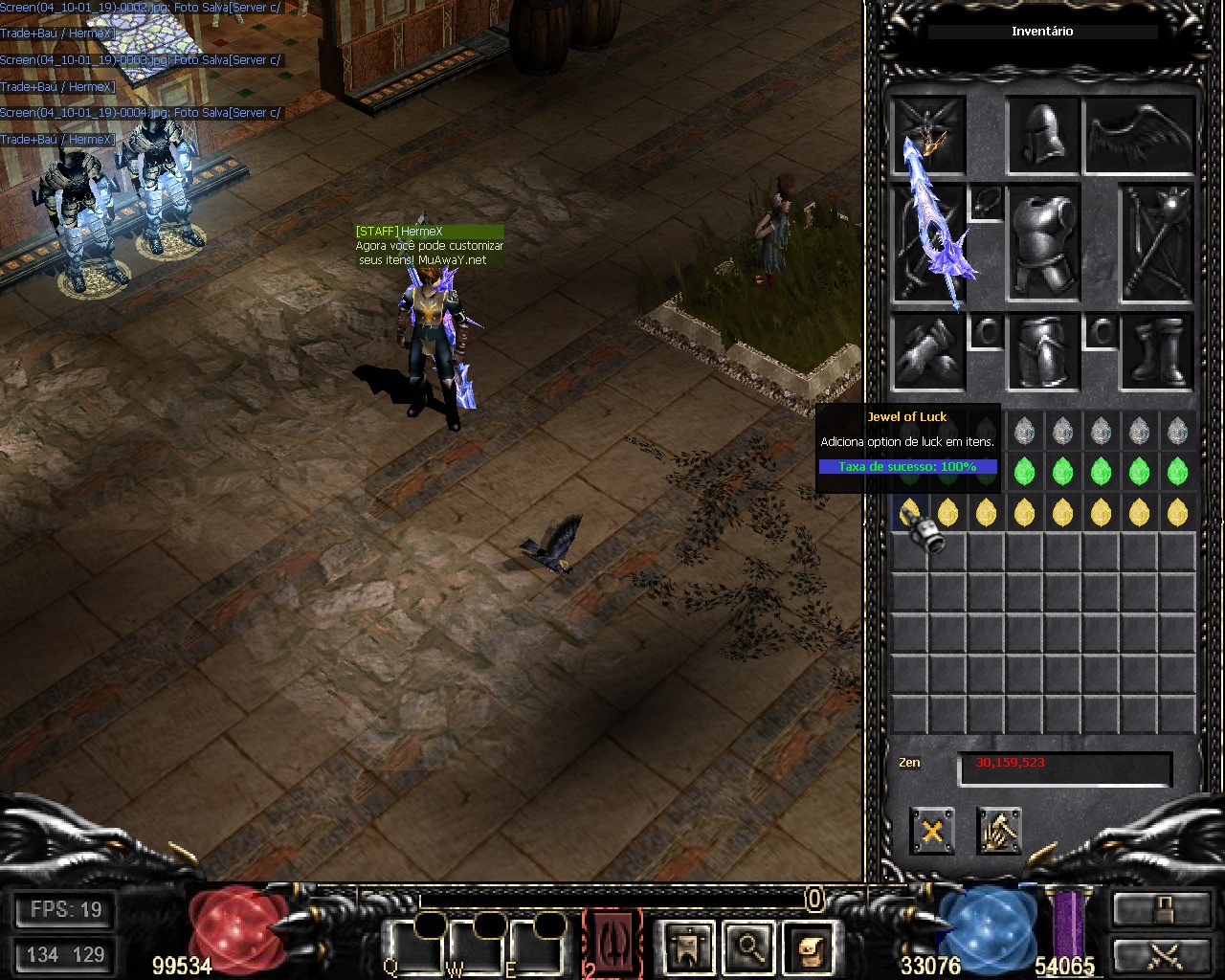Open the banner icon menu button
The image size is (1225, 980).
(x=687, y=947)
